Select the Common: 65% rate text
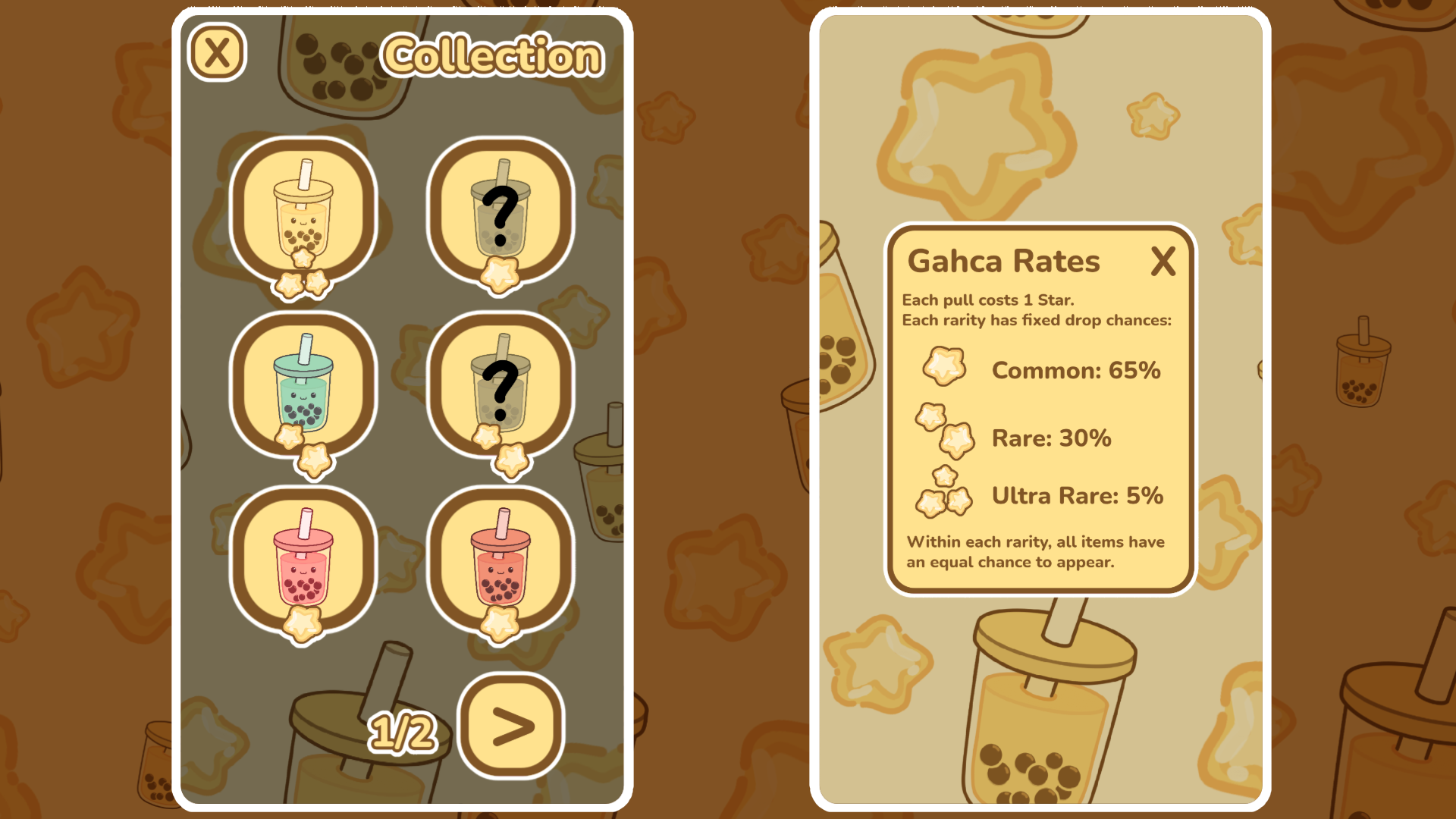This screenshot has width=1456, height=819. pyautogui.click(x=1076, y=371)
